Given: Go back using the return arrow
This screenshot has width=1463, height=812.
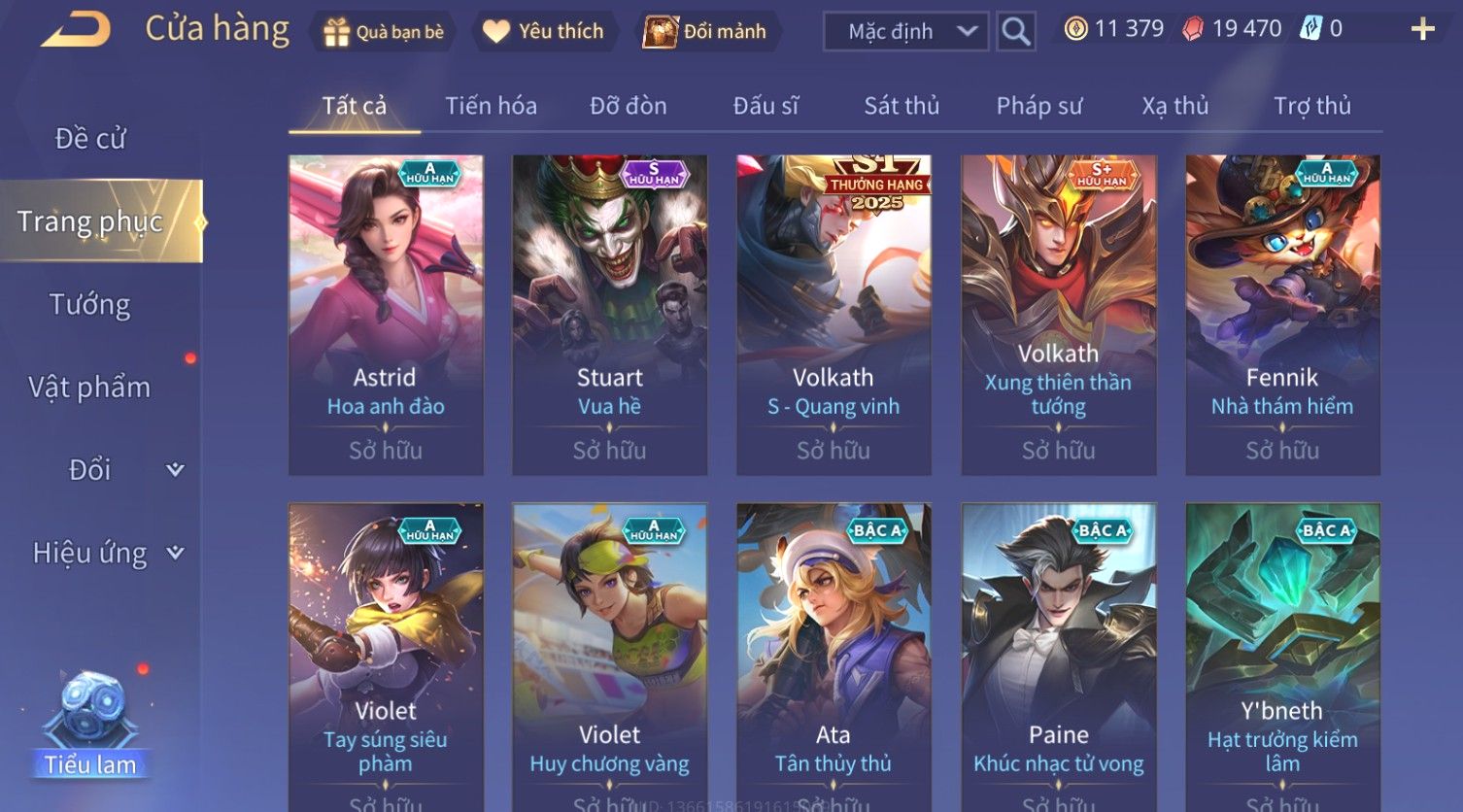Looking at the screenshot, I should coord(76,30).
